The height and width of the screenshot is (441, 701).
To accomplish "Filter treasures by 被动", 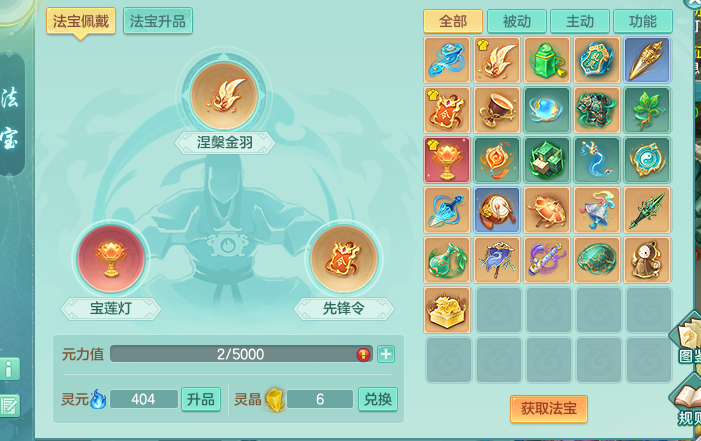I will point(516,22).
